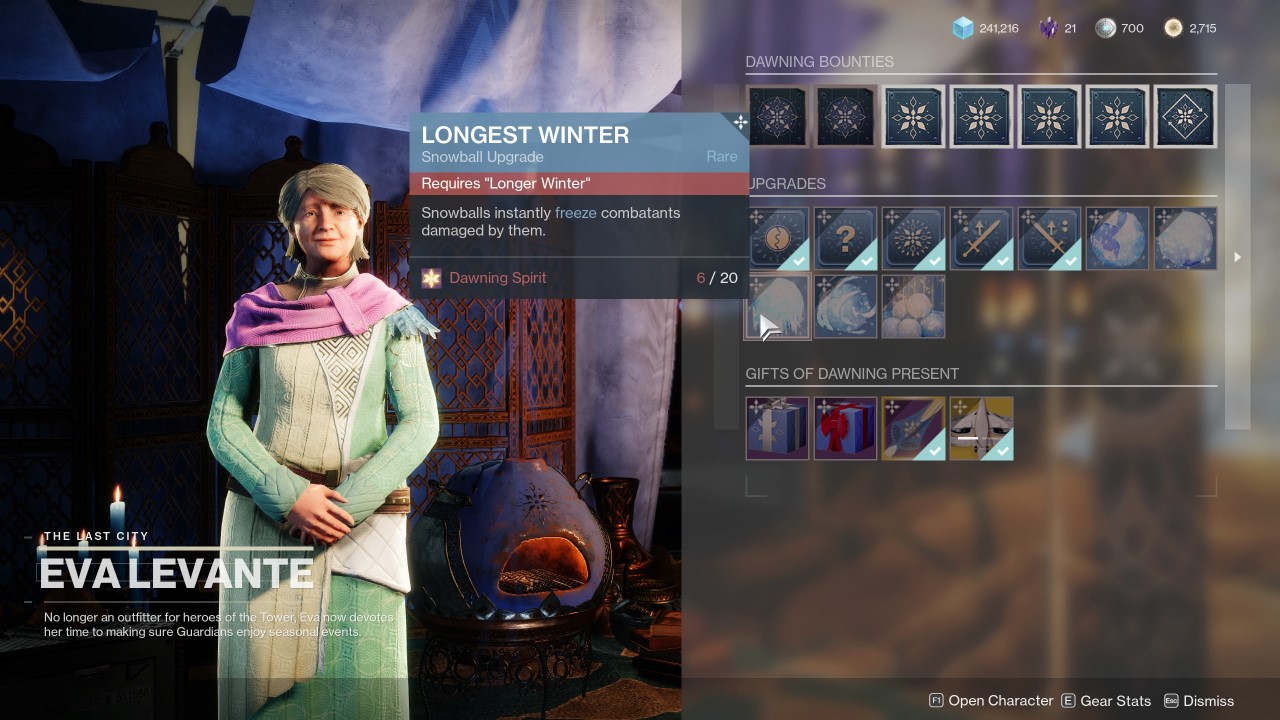Select the white ship on yellow background
This screenshot has width=1280, height=720.
[x=982, y=428]
